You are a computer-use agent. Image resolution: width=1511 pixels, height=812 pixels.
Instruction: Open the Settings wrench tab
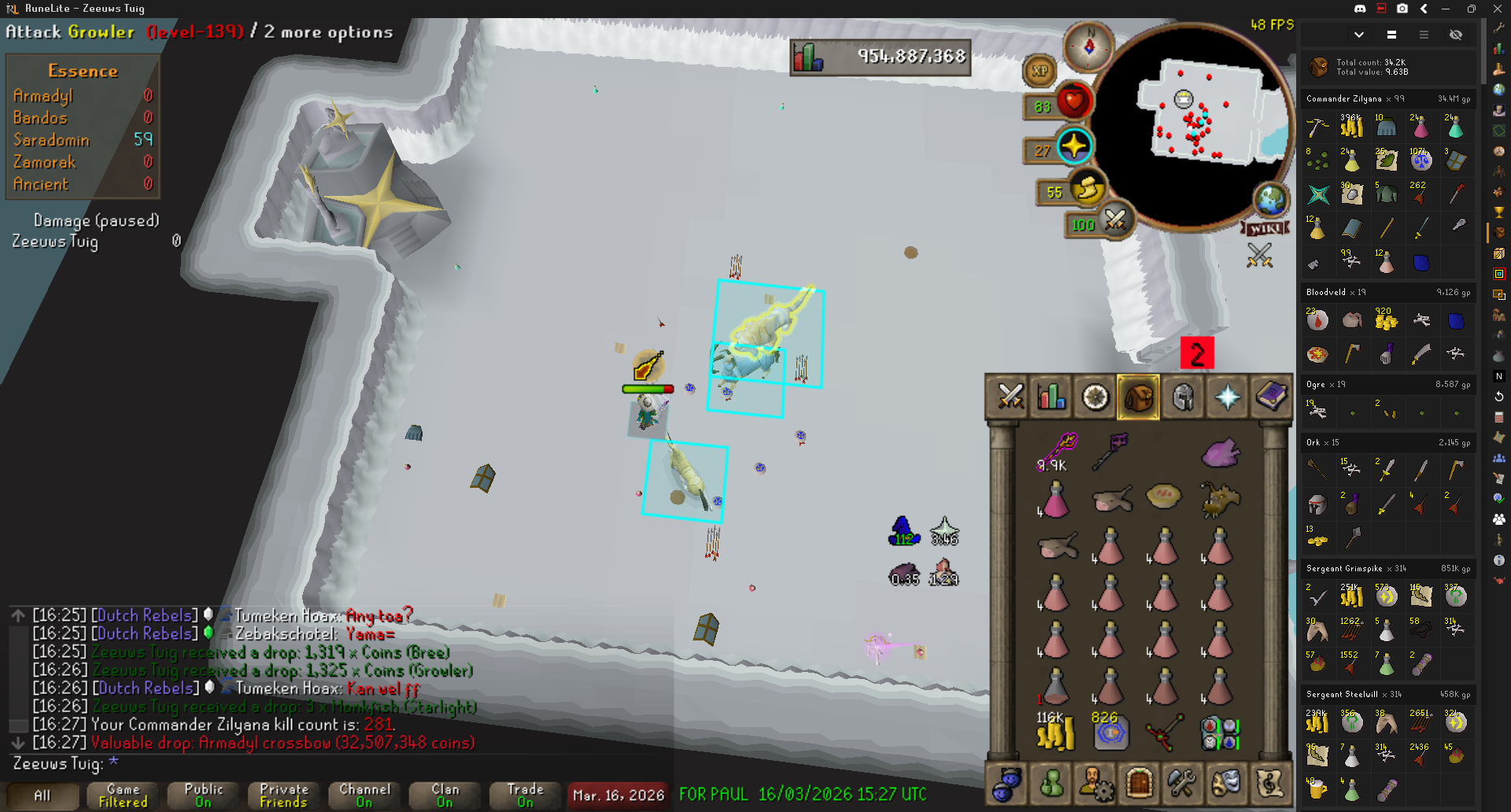tap(1181, 783)
